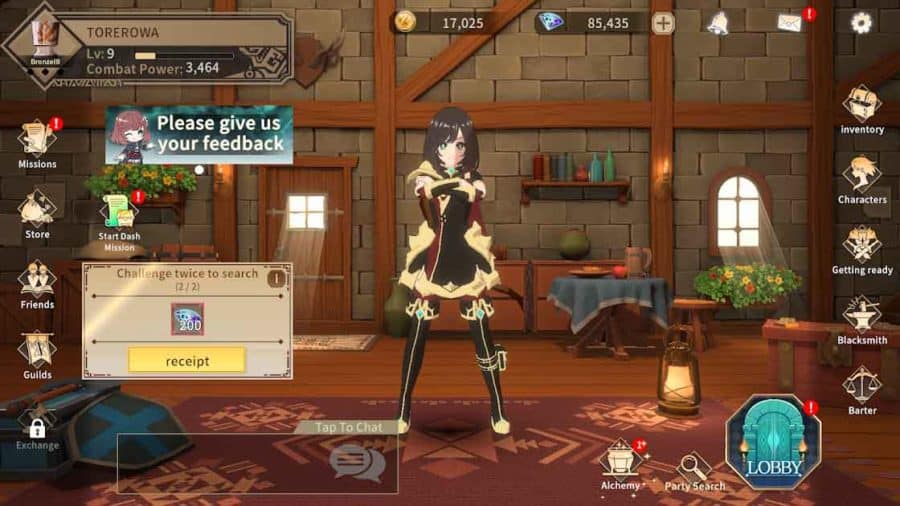
Task: Open the settings gear
Action: (861, 23)
